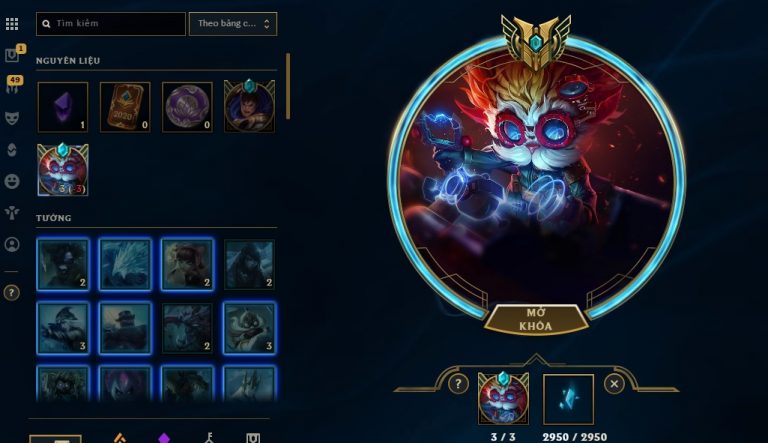Open the sidebar help question mark icon

click(x=12, y=293)
